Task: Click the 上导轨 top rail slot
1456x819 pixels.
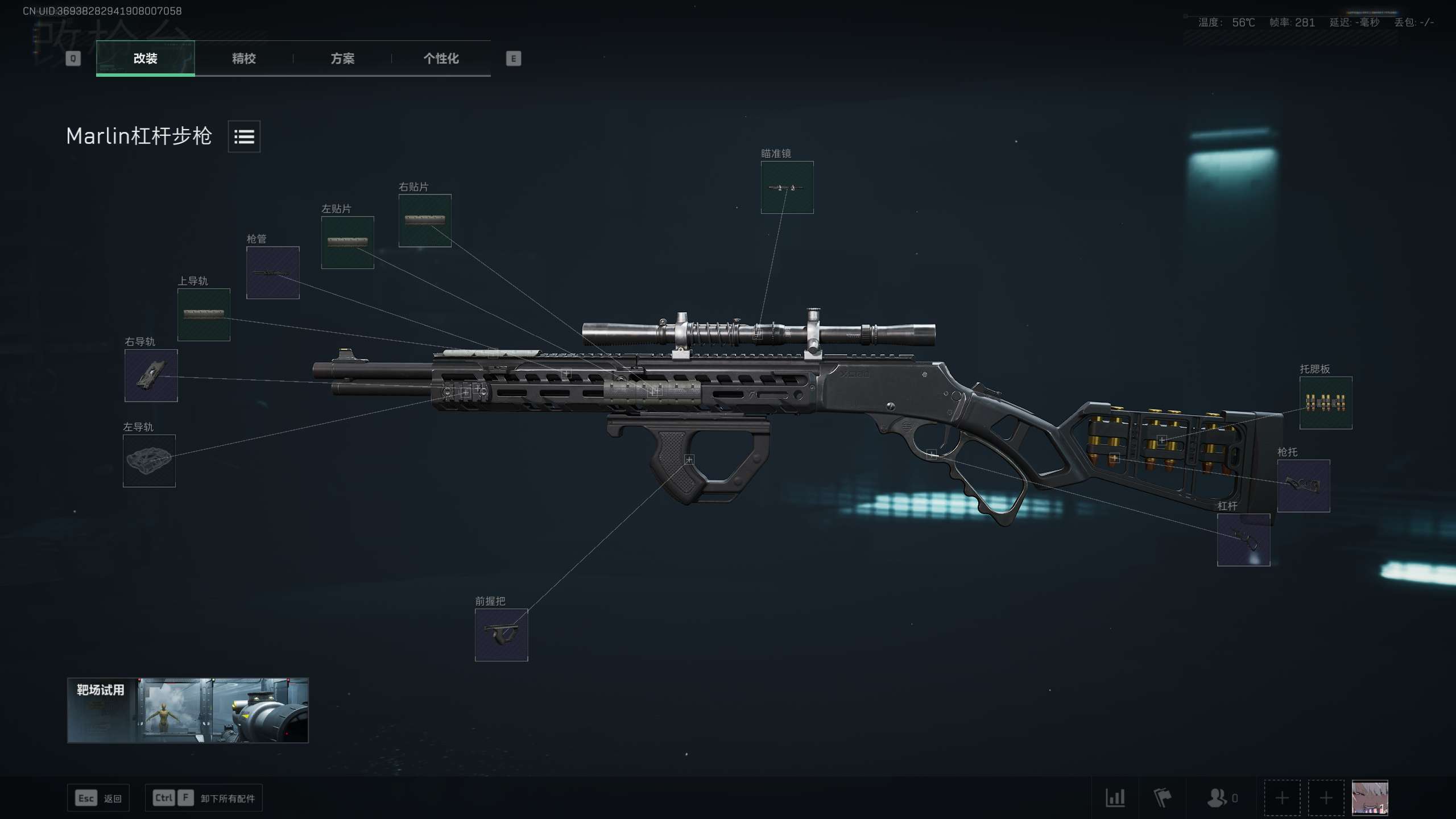Action: click(204, 315)
